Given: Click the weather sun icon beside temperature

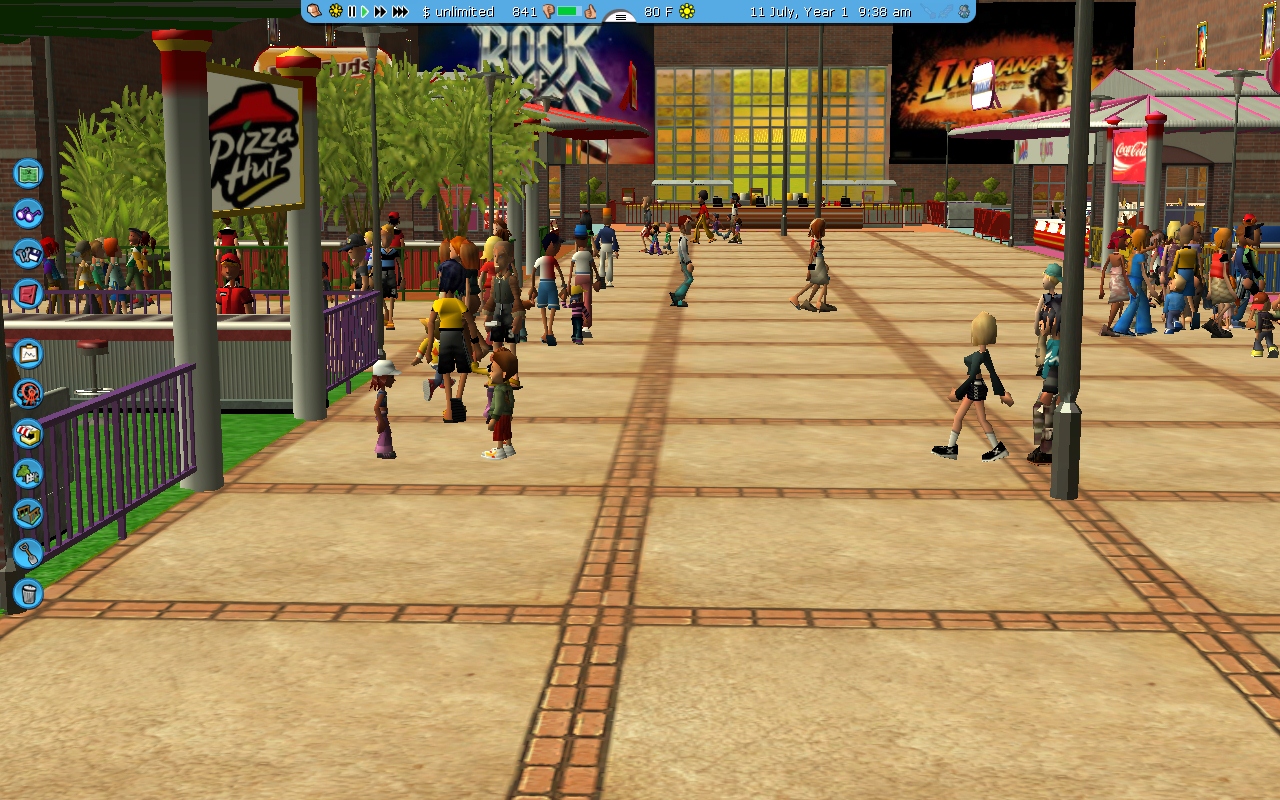Looking at the screenshot, I should tap(687, 12).
